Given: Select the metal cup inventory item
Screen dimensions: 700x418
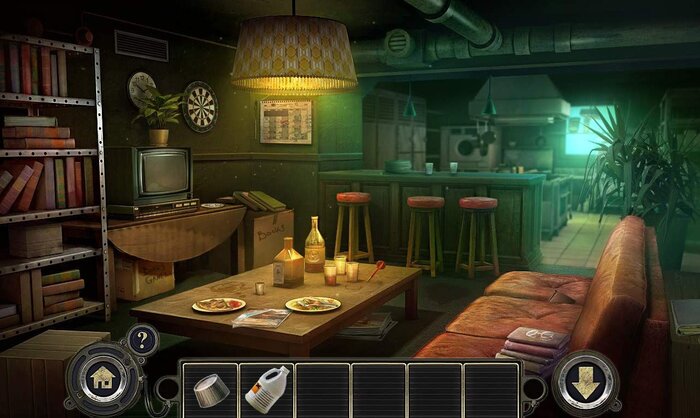Looking at the screenshot, I should [x=208, y=388].
